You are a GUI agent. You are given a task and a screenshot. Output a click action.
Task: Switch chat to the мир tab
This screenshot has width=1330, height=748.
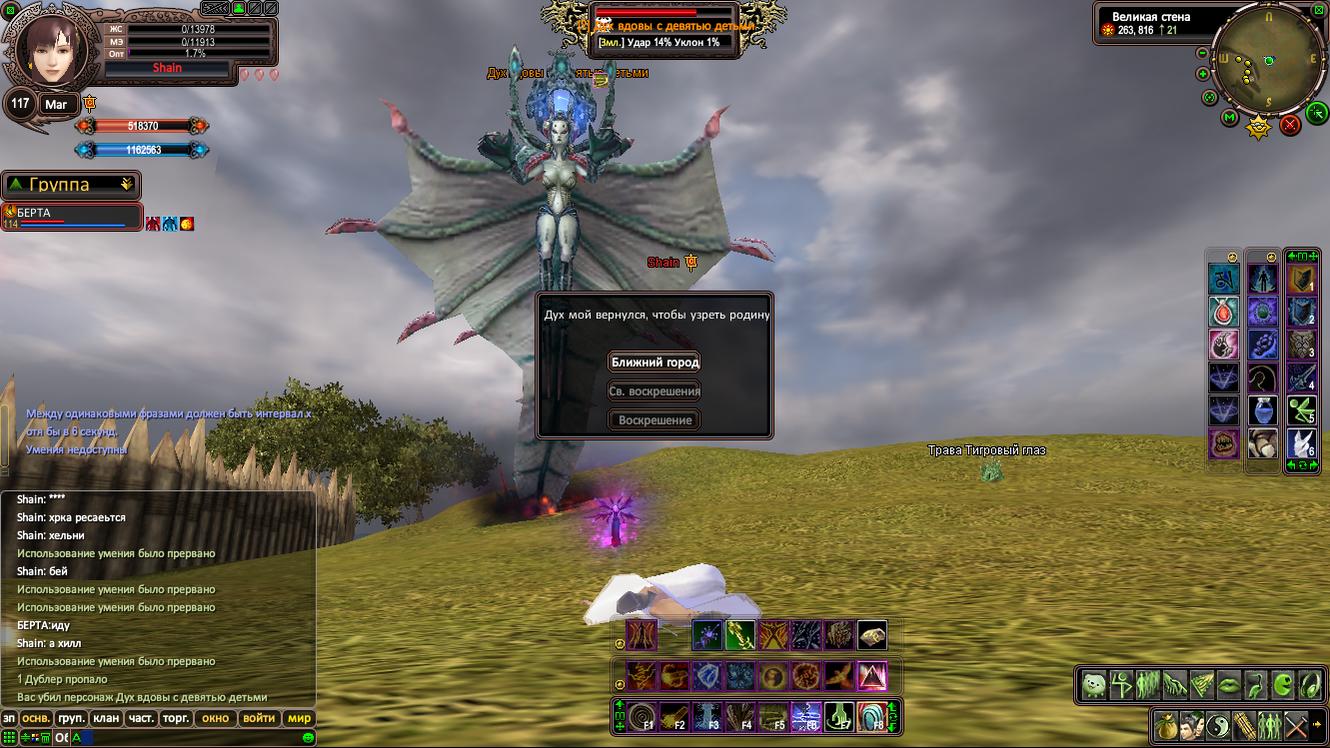[299, 718]
